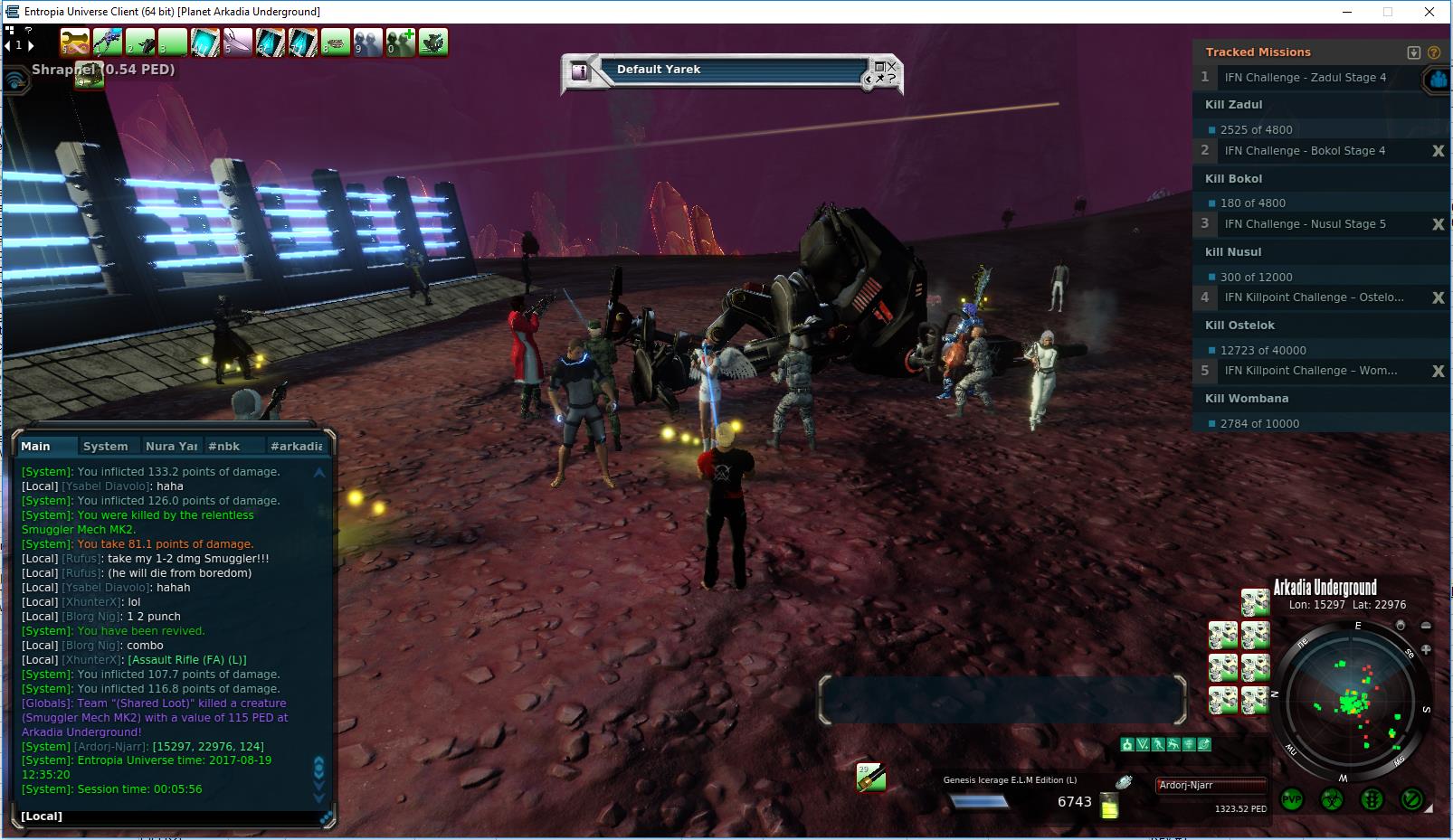Image resolution: width=1453 pixels, height=840 pixels.
Task: Open info icon on Default Yarek panel
Action: 580,71
